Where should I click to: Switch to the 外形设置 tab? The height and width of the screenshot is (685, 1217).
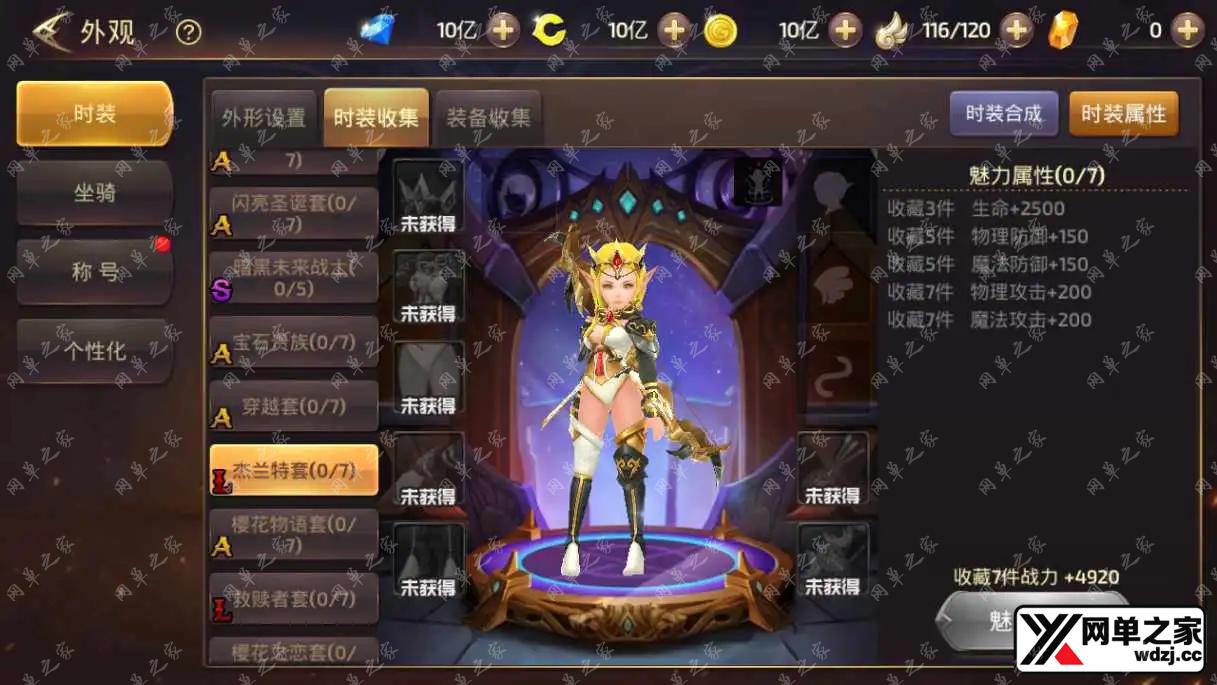click(x=264, y=117)
